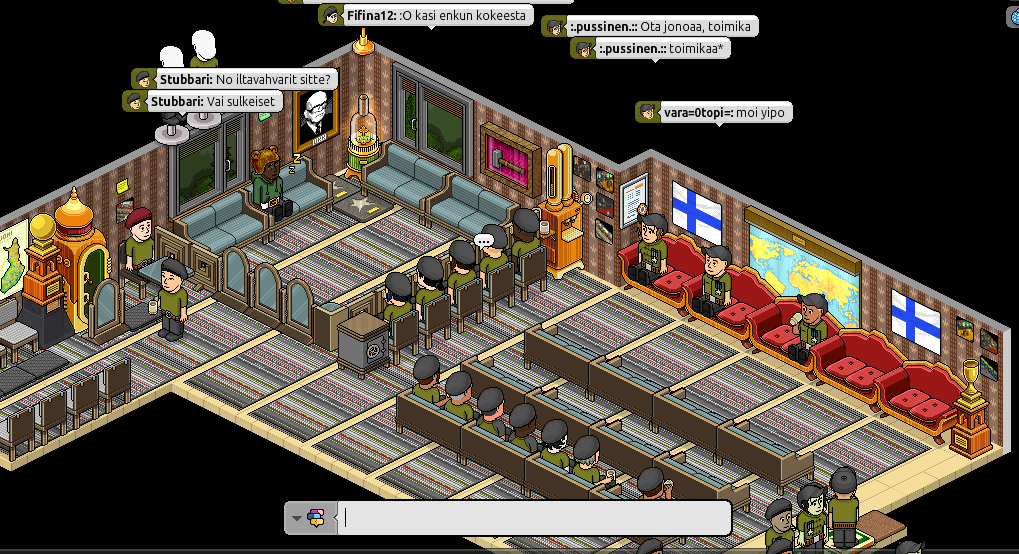
Task: Click the chat message input field
Action: pos(535,518)
